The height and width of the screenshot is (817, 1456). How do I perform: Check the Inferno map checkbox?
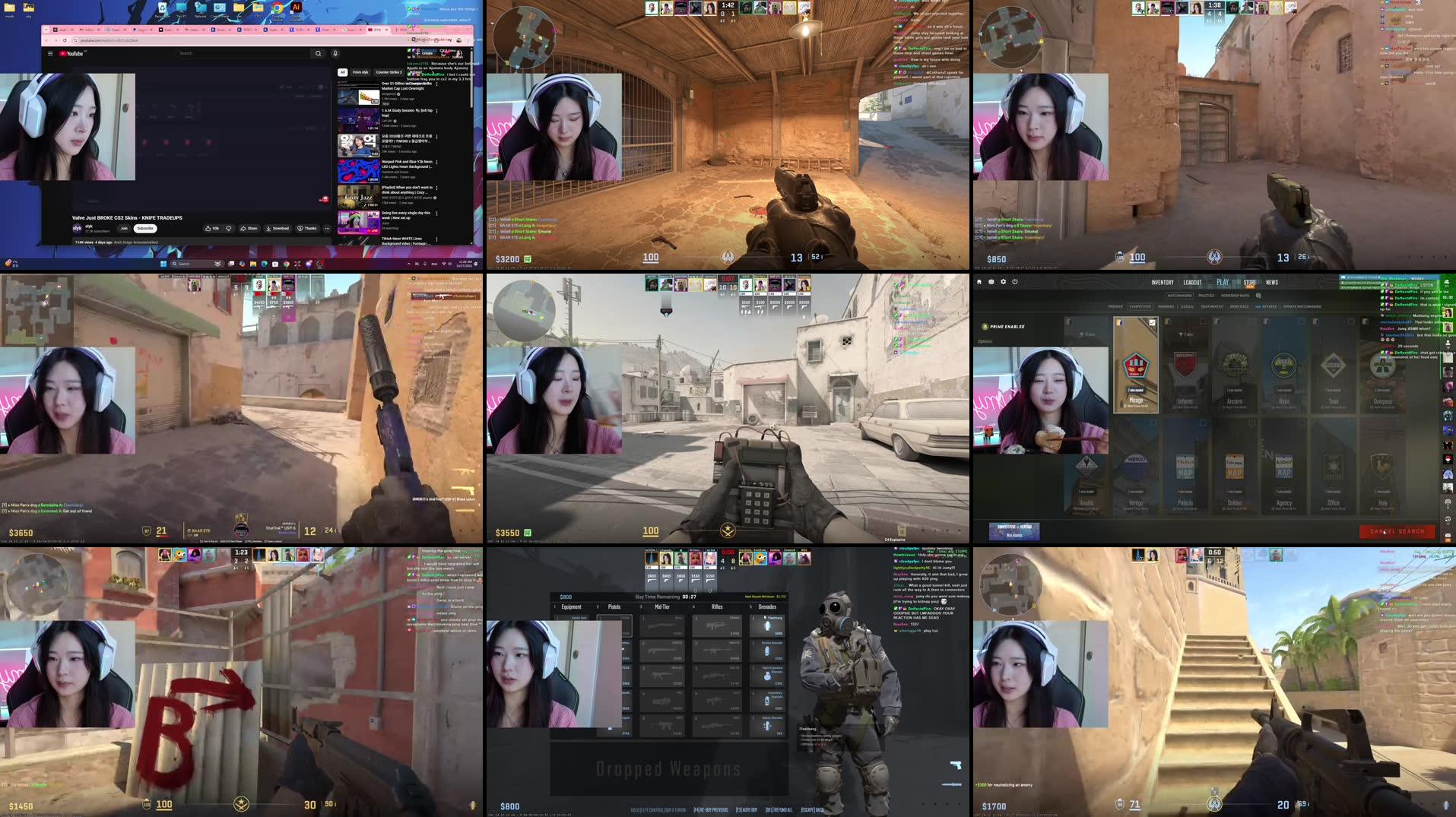pos(1202,322)
